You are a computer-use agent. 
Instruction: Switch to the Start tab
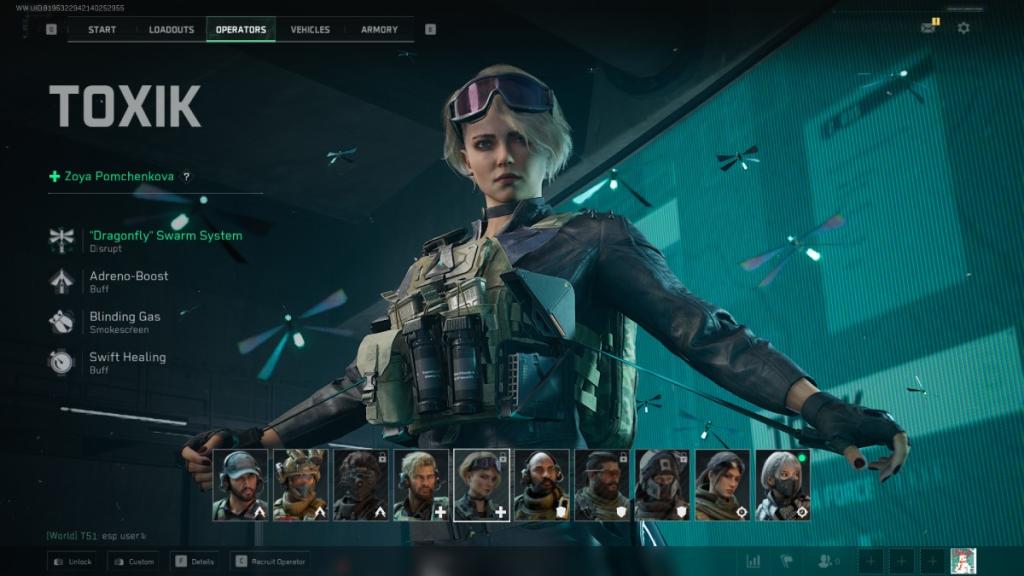coord(102,29)
